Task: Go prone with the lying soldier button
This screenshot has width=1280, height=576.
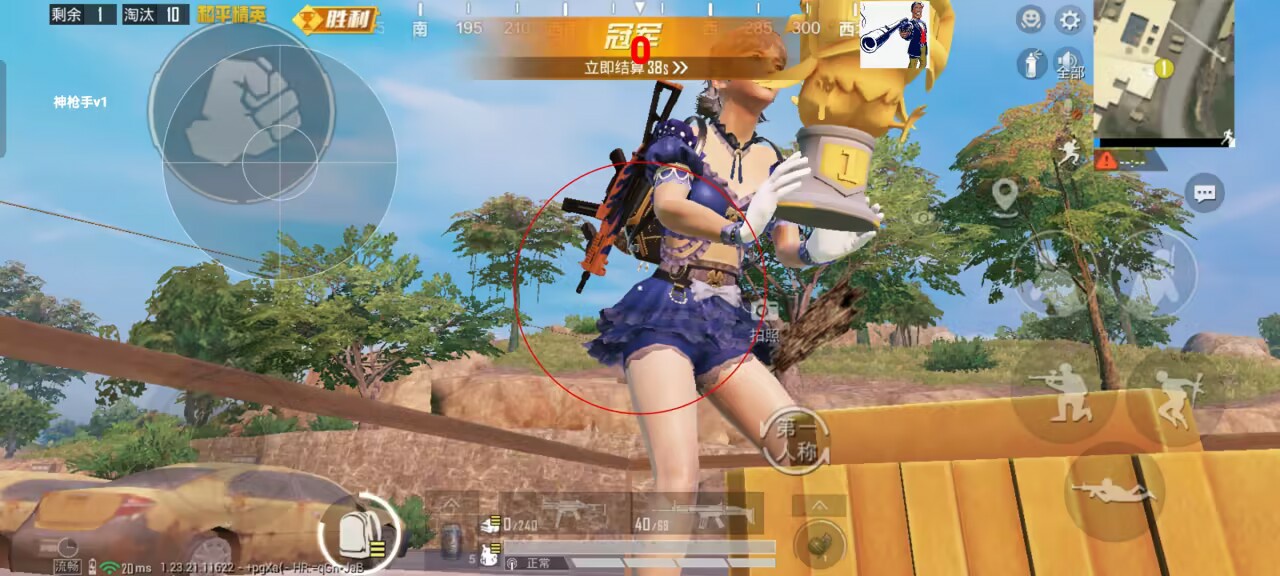Action: (1113, 491)
